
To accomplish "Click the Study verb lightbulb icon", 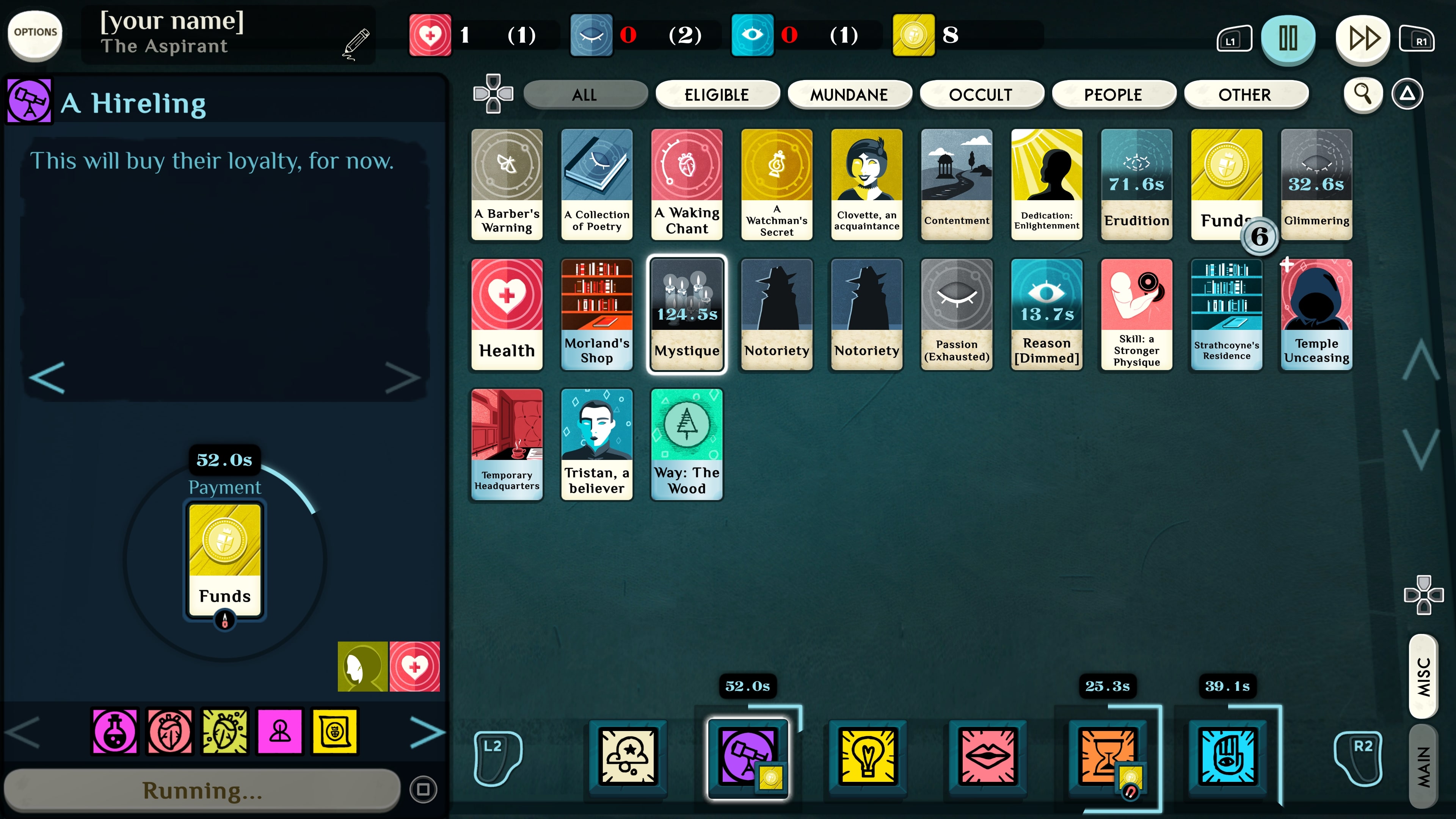I will [x=868, y=757].
